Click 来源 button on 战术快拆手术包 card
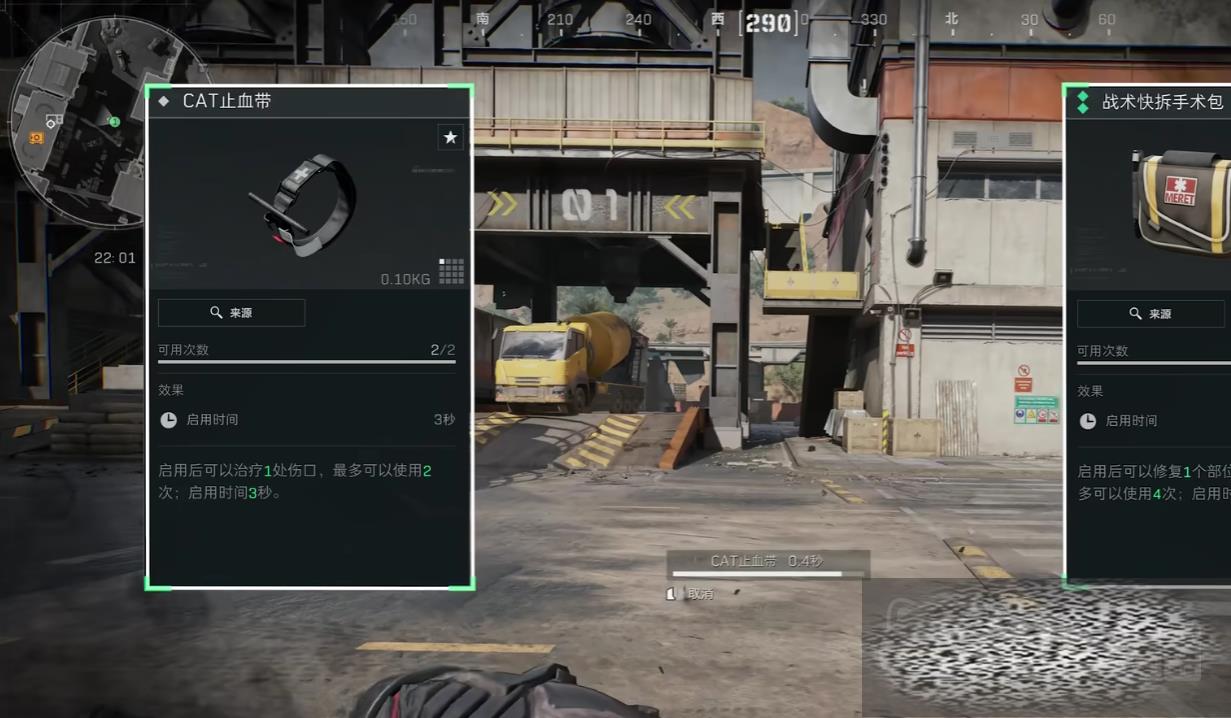The image size is (1231, 718). 1150,314
